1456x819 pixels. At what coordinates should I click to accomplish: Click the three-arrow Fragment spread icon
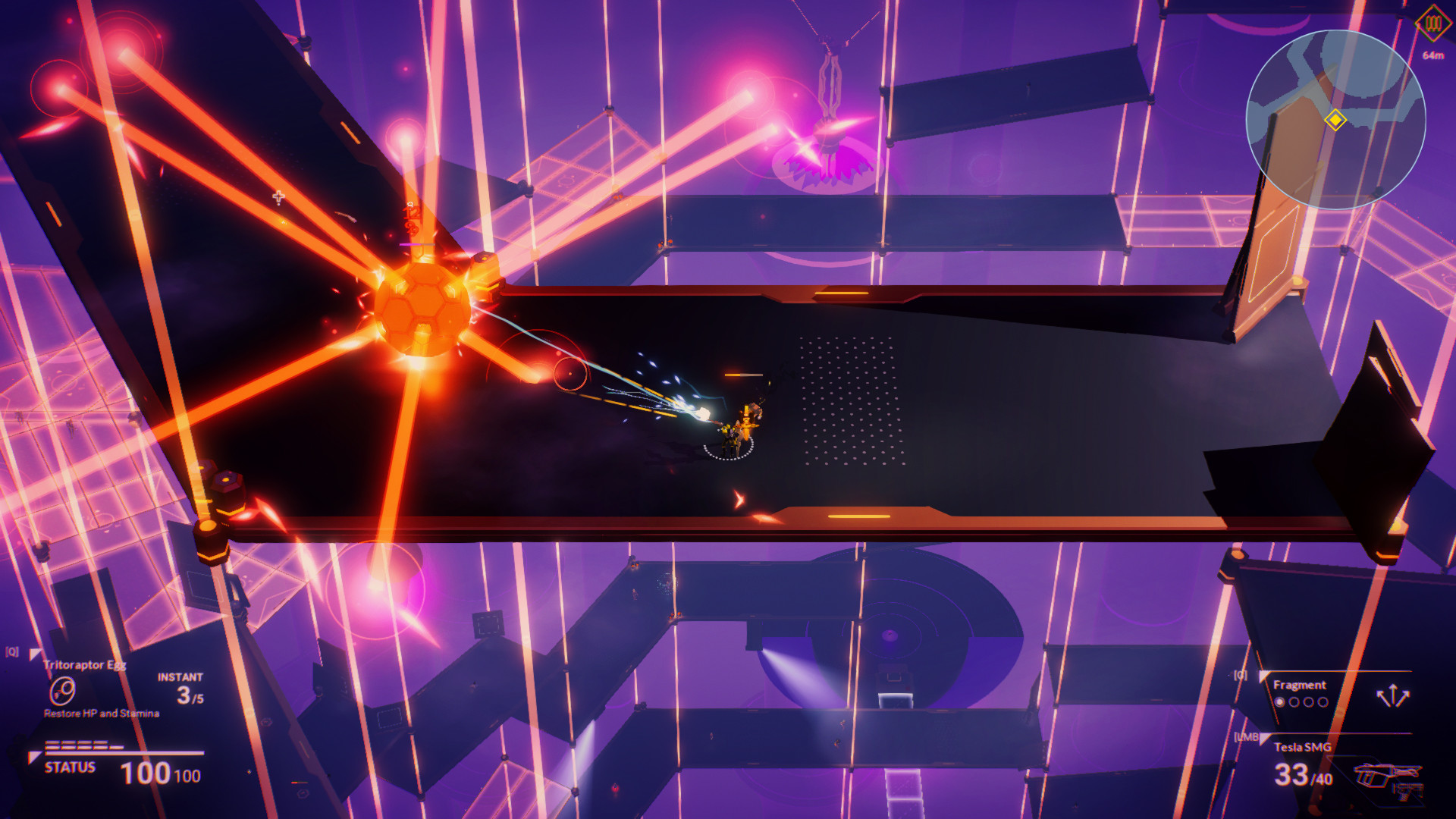tap(1393, 695)
